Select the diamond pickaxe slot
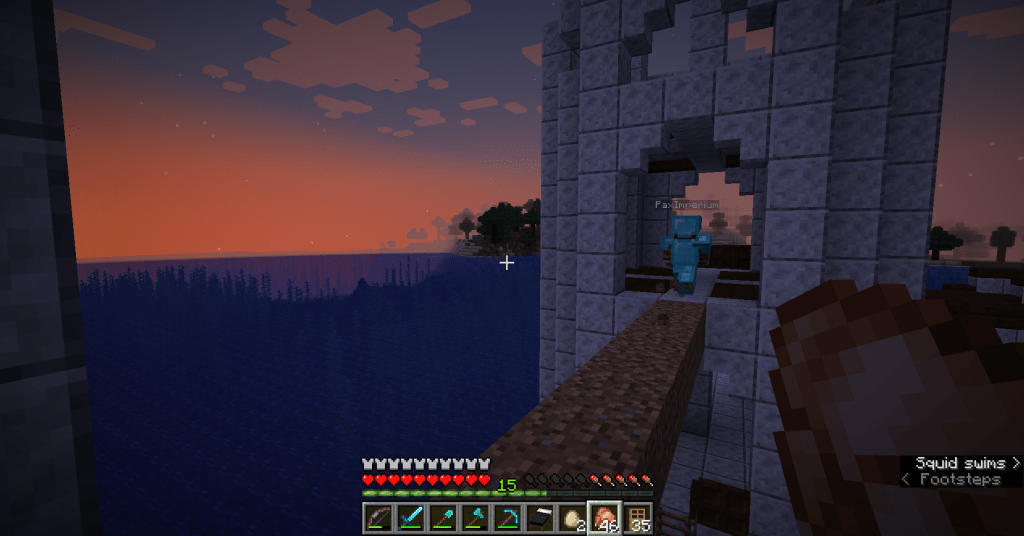The width and height of the screenshot is (1024, 536). click(x=507, y=517)
